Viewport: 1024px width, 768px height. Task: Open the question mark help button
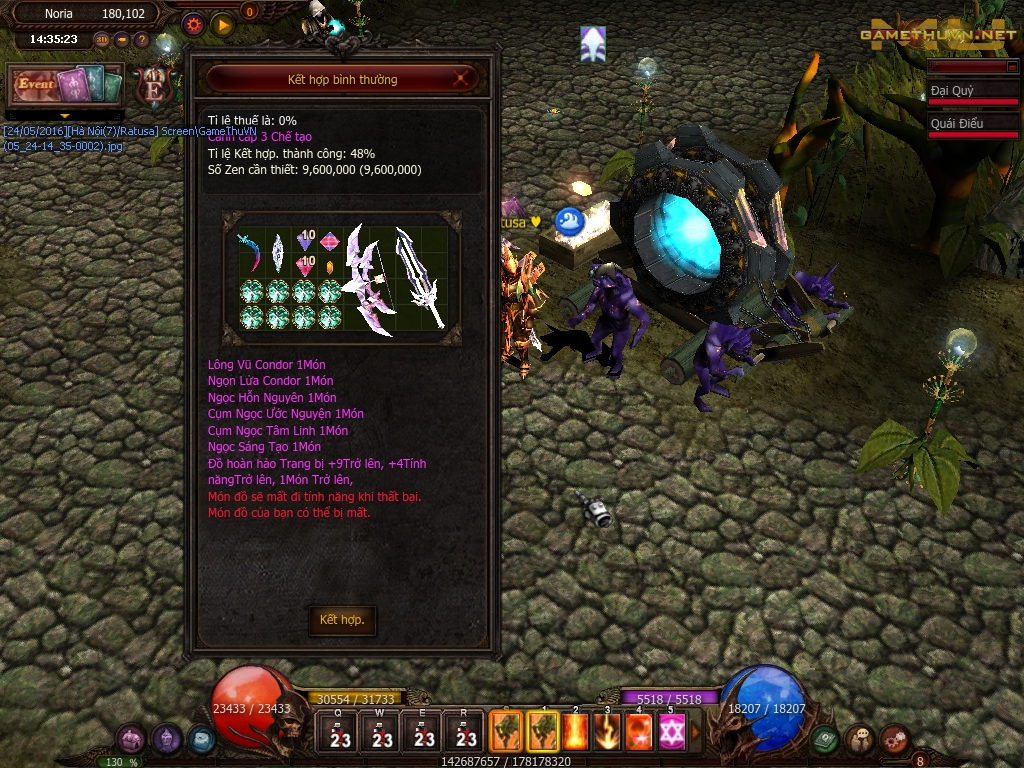tap(142, 41)
